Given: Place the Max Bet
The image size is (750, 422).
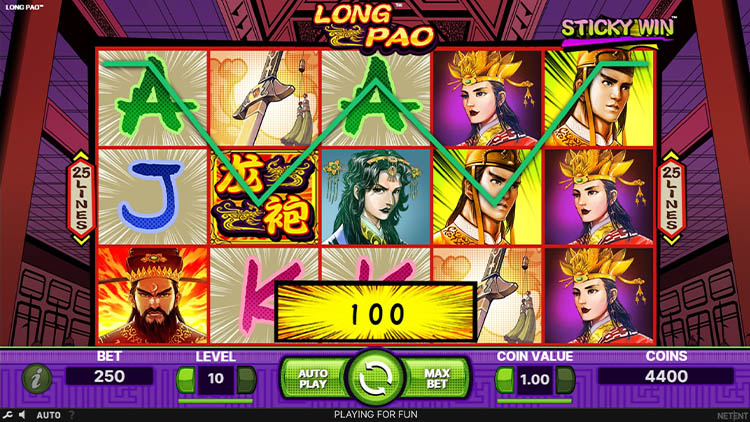Looking at the screenshot, I should pos(437,377).
